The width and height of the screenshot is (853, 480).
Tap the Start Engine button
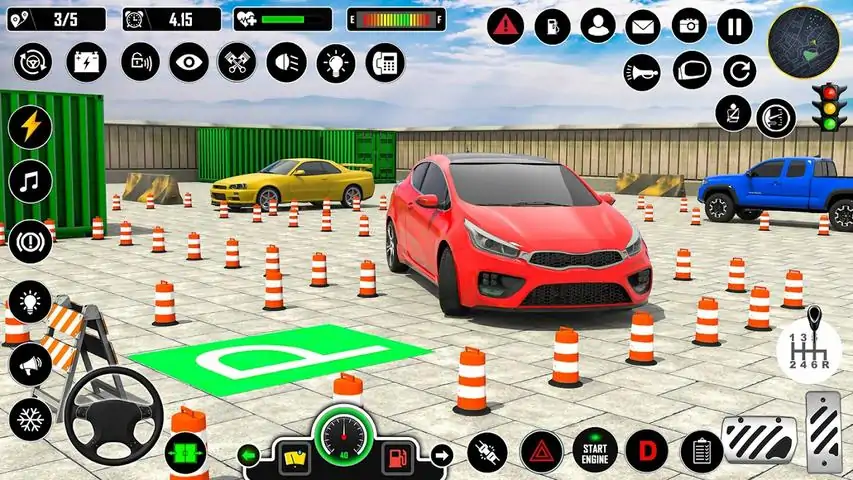click(x=595, y=449)
